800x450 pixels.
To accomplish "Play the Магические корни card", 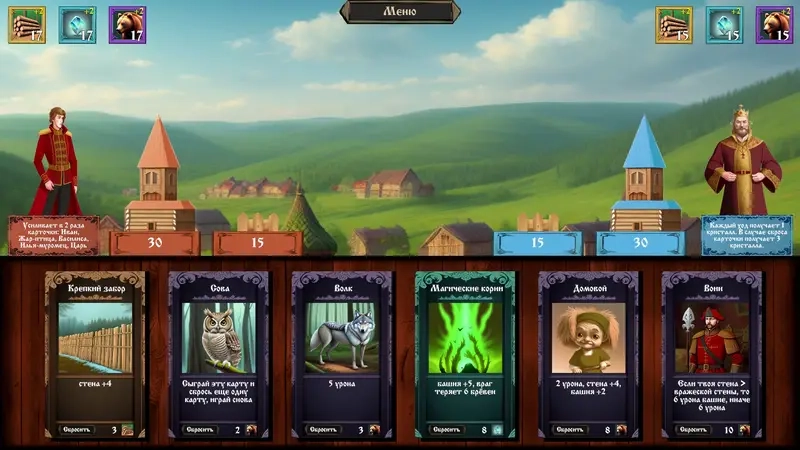I will point(465,340).
